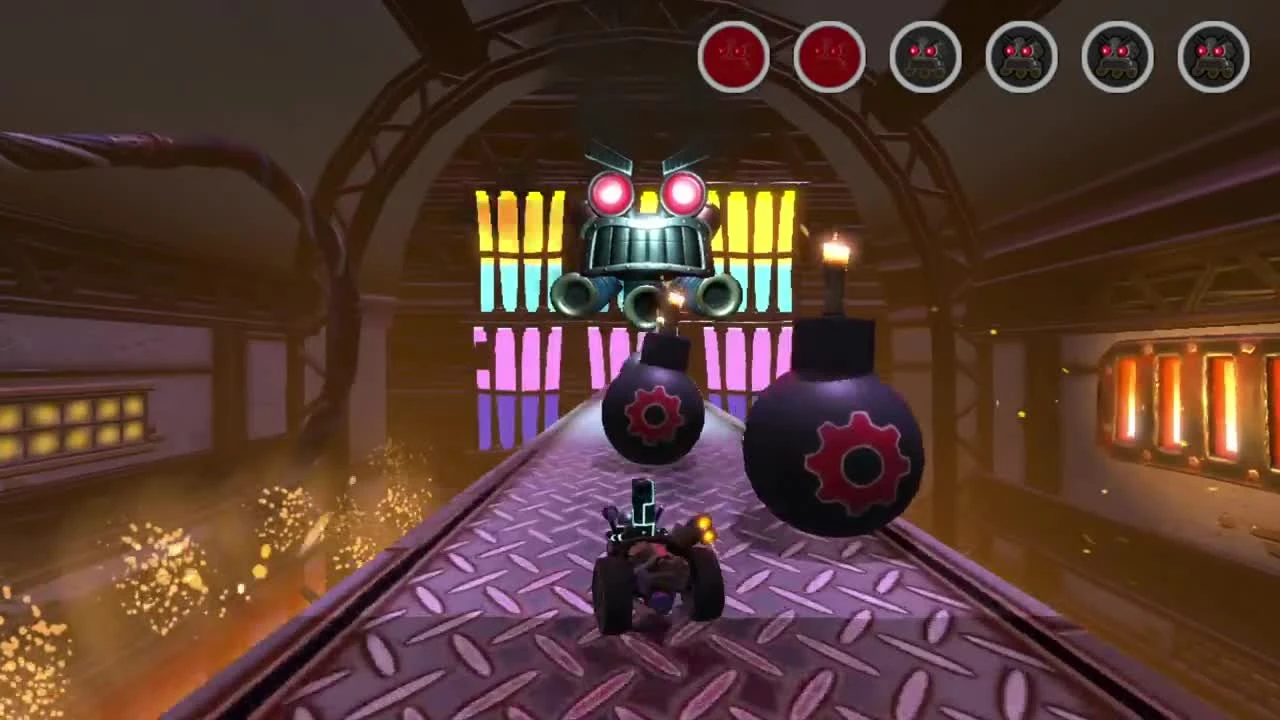Select the third robot-face health icon
Image resolution: width=1280 pixels, height=720 pixels.
pyautogui.click(x=926, y=57)
